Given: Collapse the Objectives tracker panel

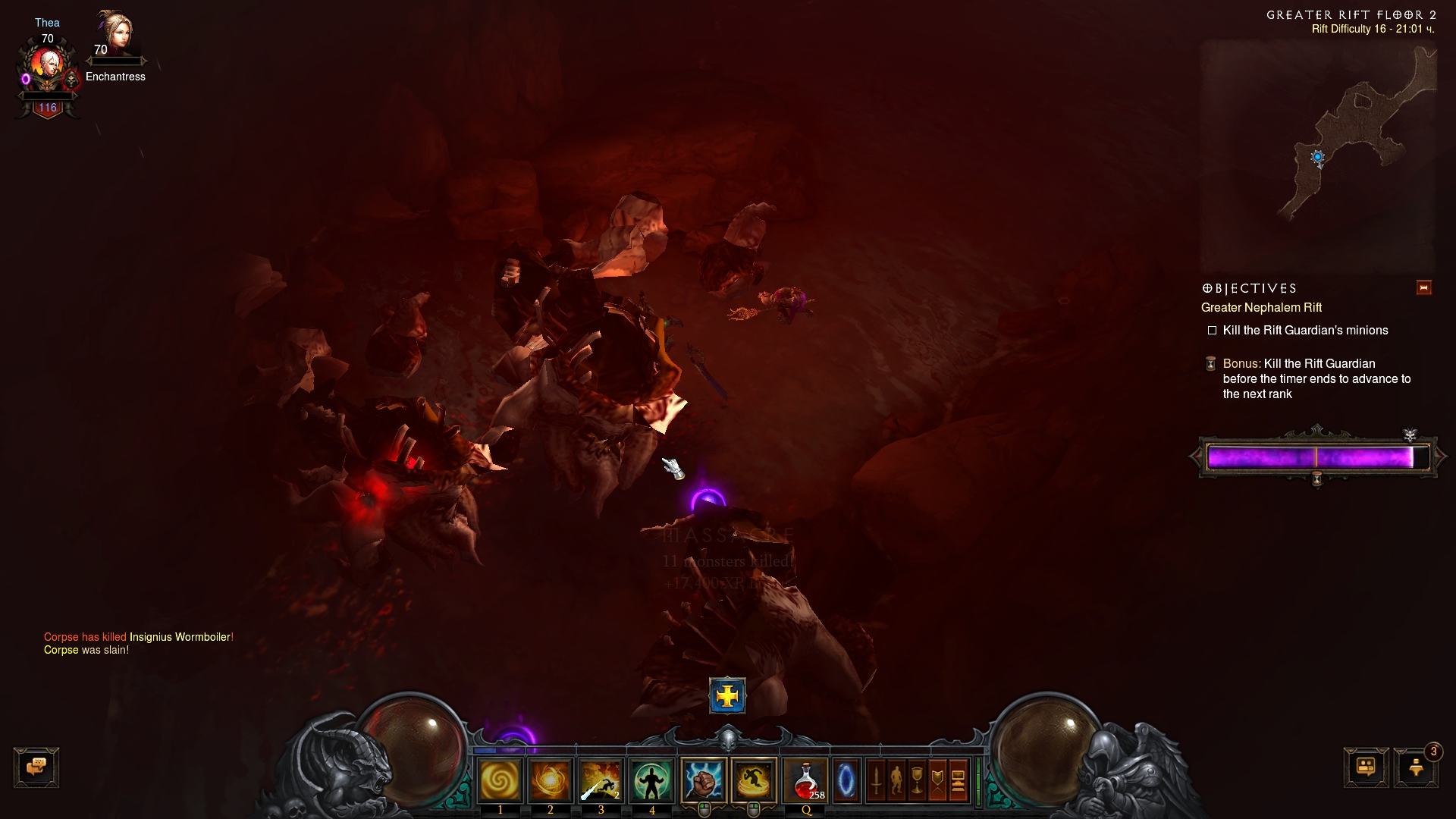Looking at the screenshot, I should pos(1423,288).
